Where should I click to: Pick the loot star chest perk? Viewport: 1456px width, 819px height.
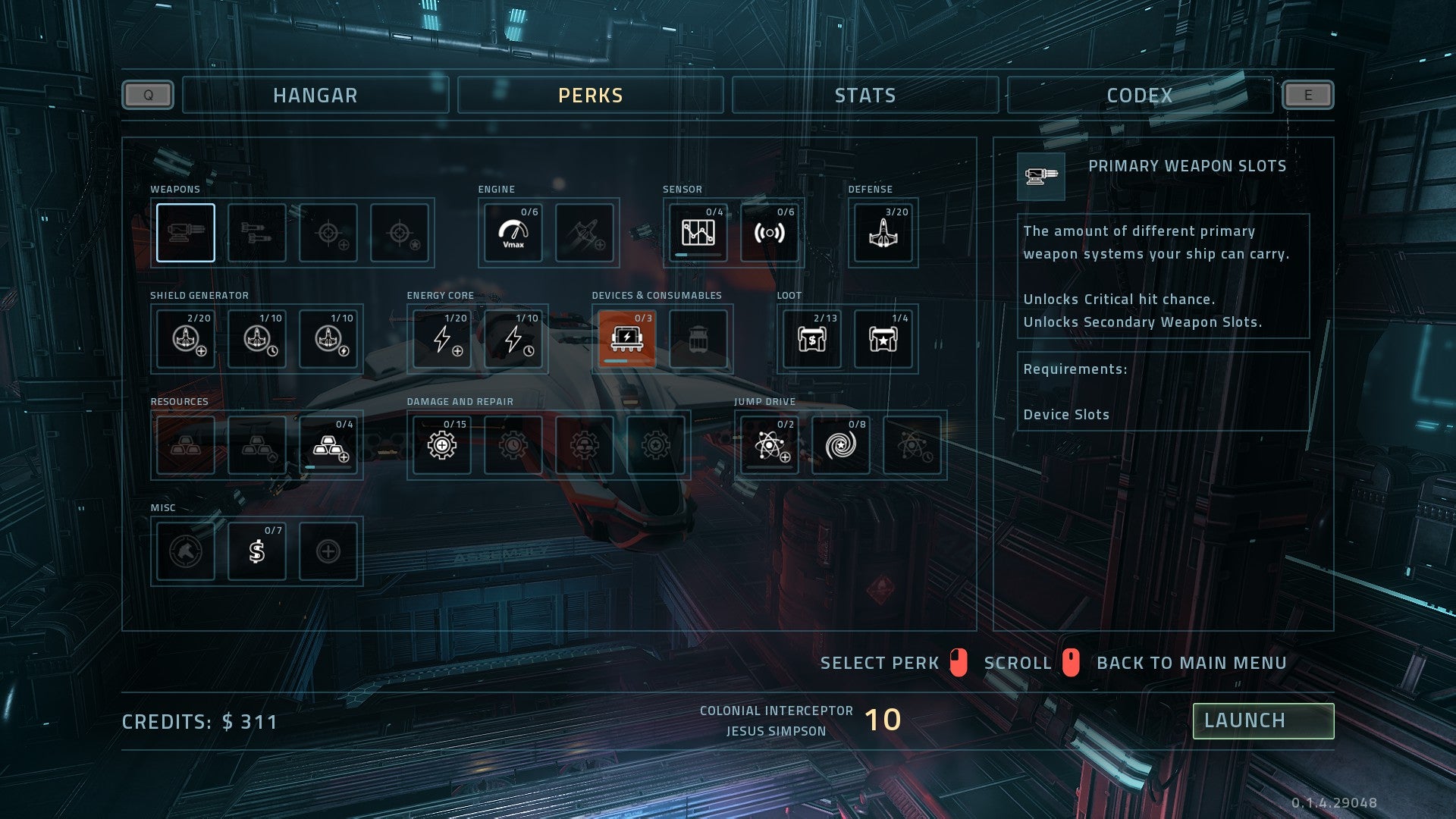coord(883,339)
